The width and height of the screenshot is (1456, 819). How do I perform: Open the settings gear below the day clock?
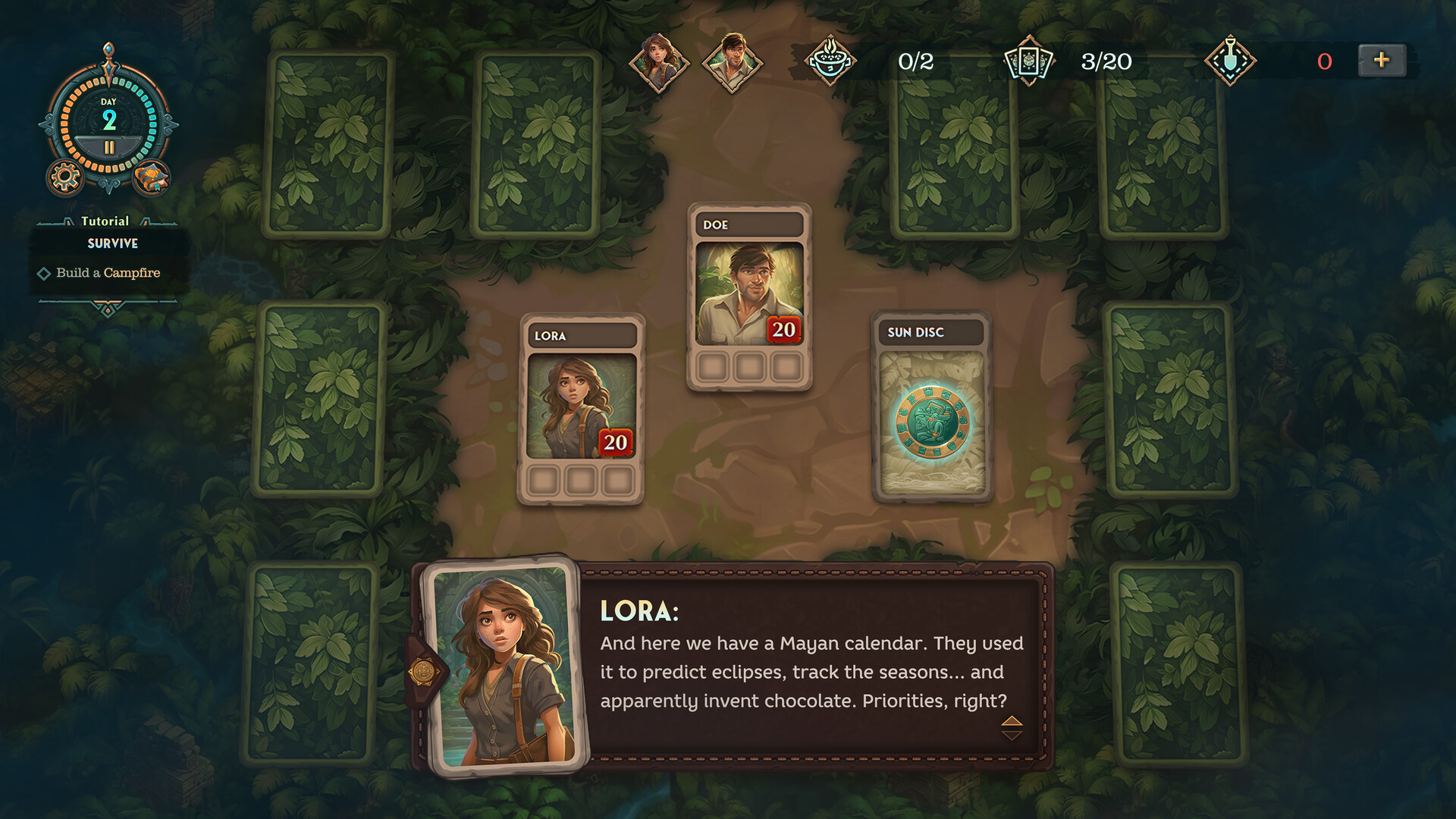pyautogui.click(x=64, y=177)
